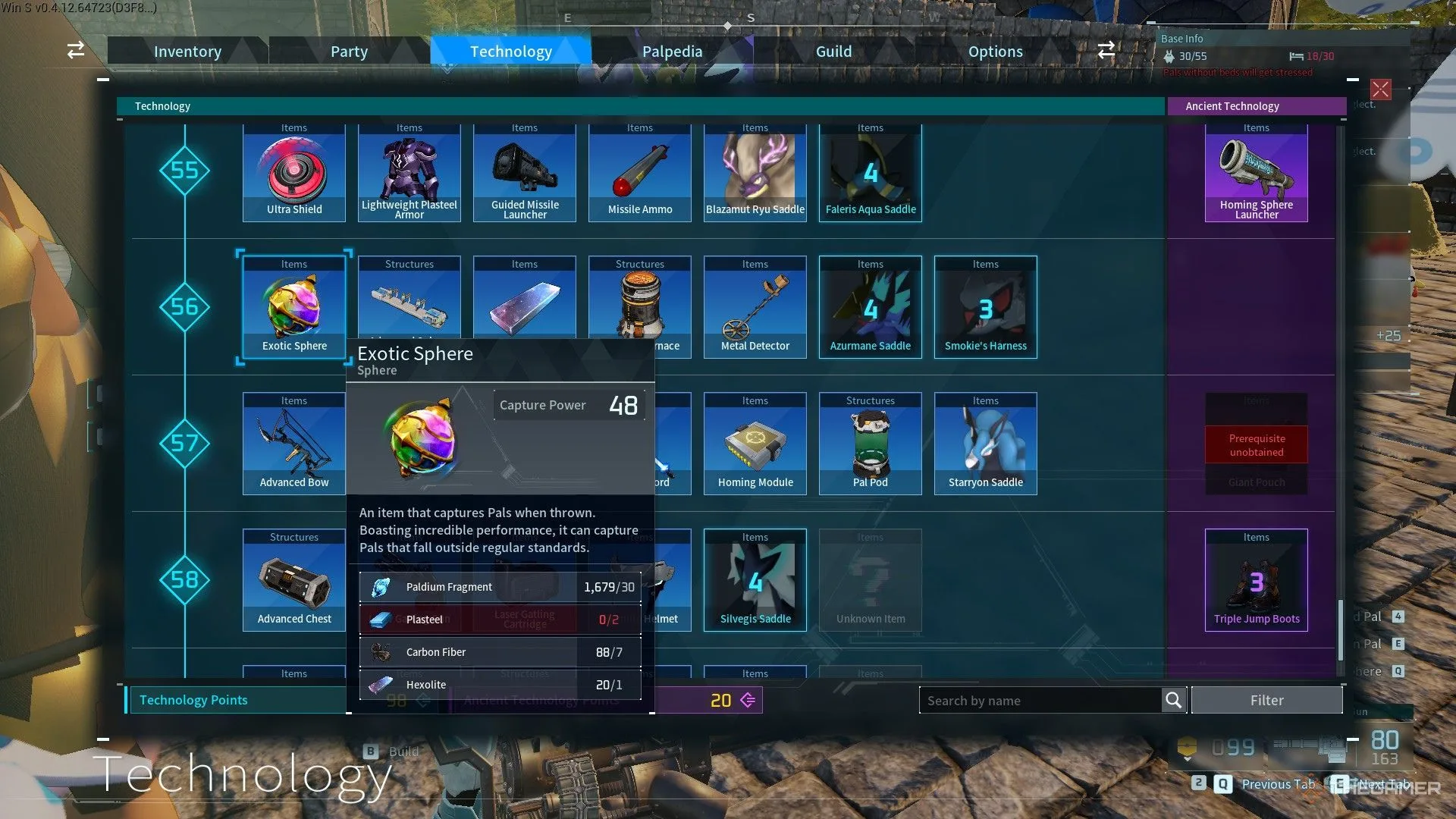
Task: Select the Guild tab
Action: pyautogui.click(x=833, y=52)
